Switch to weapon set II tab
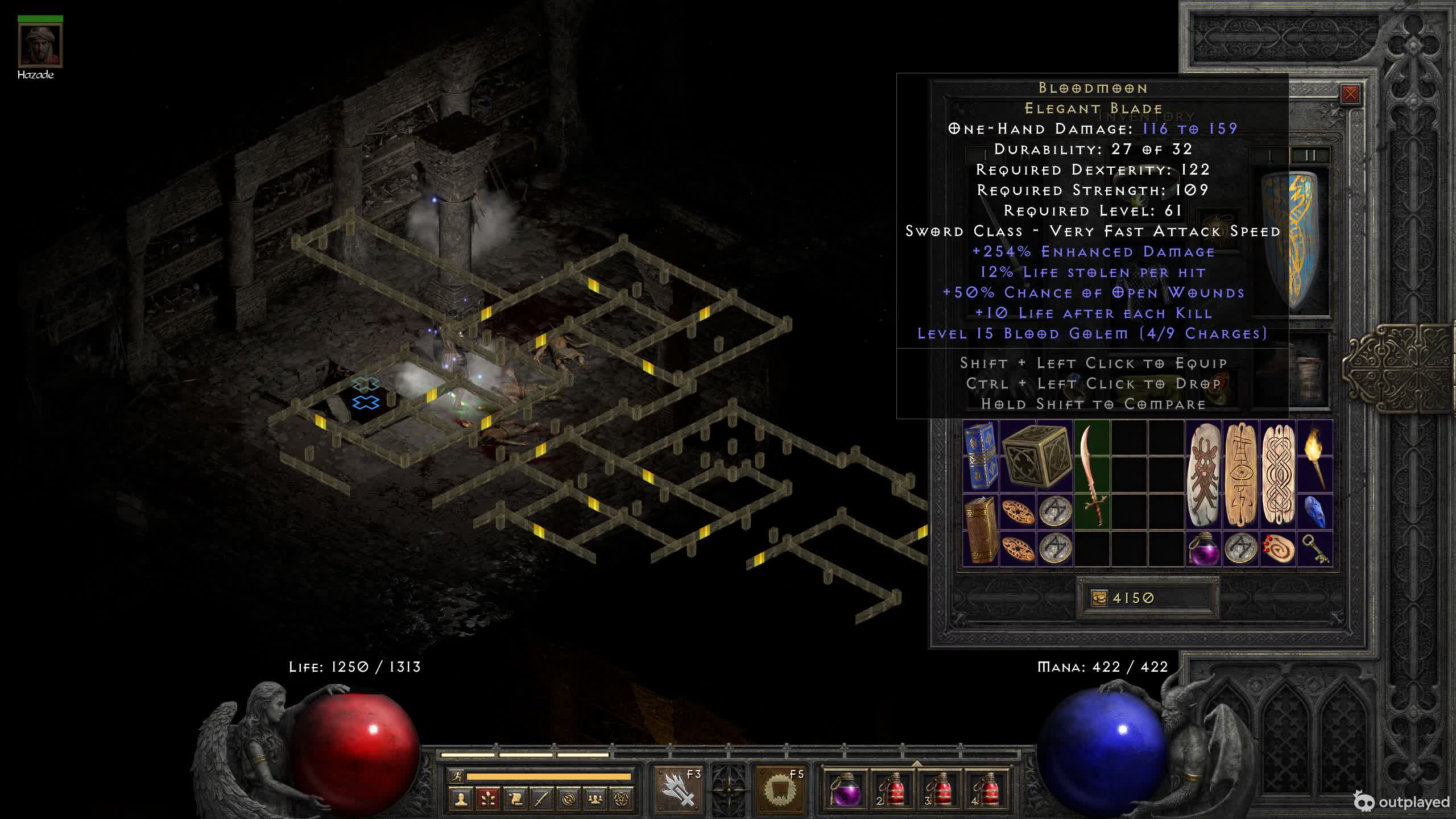Image resolution: width=1456 pixels, height=819 pixels. click(1310, 155)
